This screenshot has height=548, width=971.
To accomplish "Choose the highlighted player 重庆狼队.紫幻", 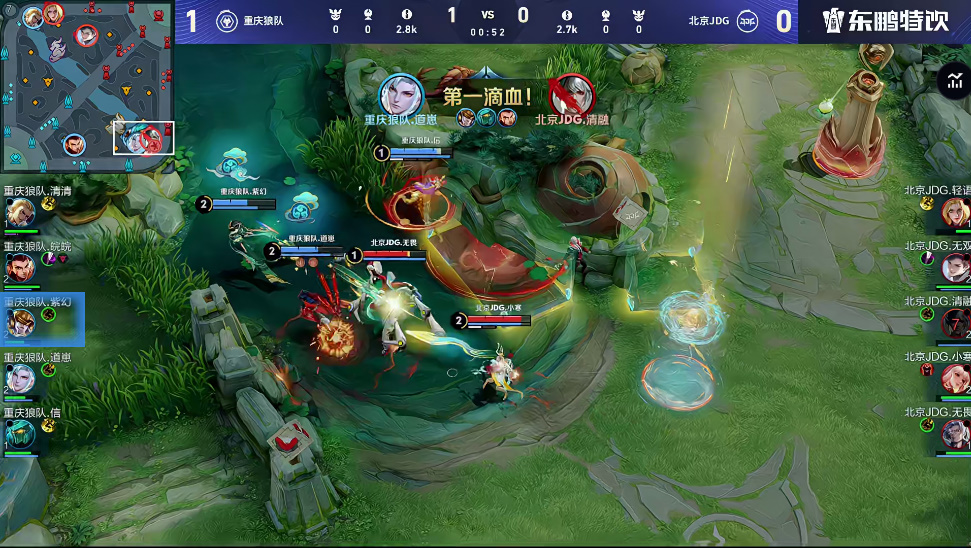I will (x=20, y=322).
